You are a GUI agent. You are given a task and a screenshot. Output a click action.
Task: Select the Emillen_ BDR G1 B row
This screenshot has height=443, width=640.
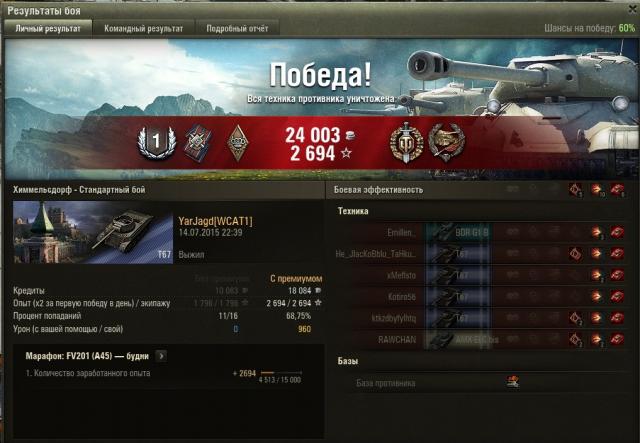click(x=480, y=232)
